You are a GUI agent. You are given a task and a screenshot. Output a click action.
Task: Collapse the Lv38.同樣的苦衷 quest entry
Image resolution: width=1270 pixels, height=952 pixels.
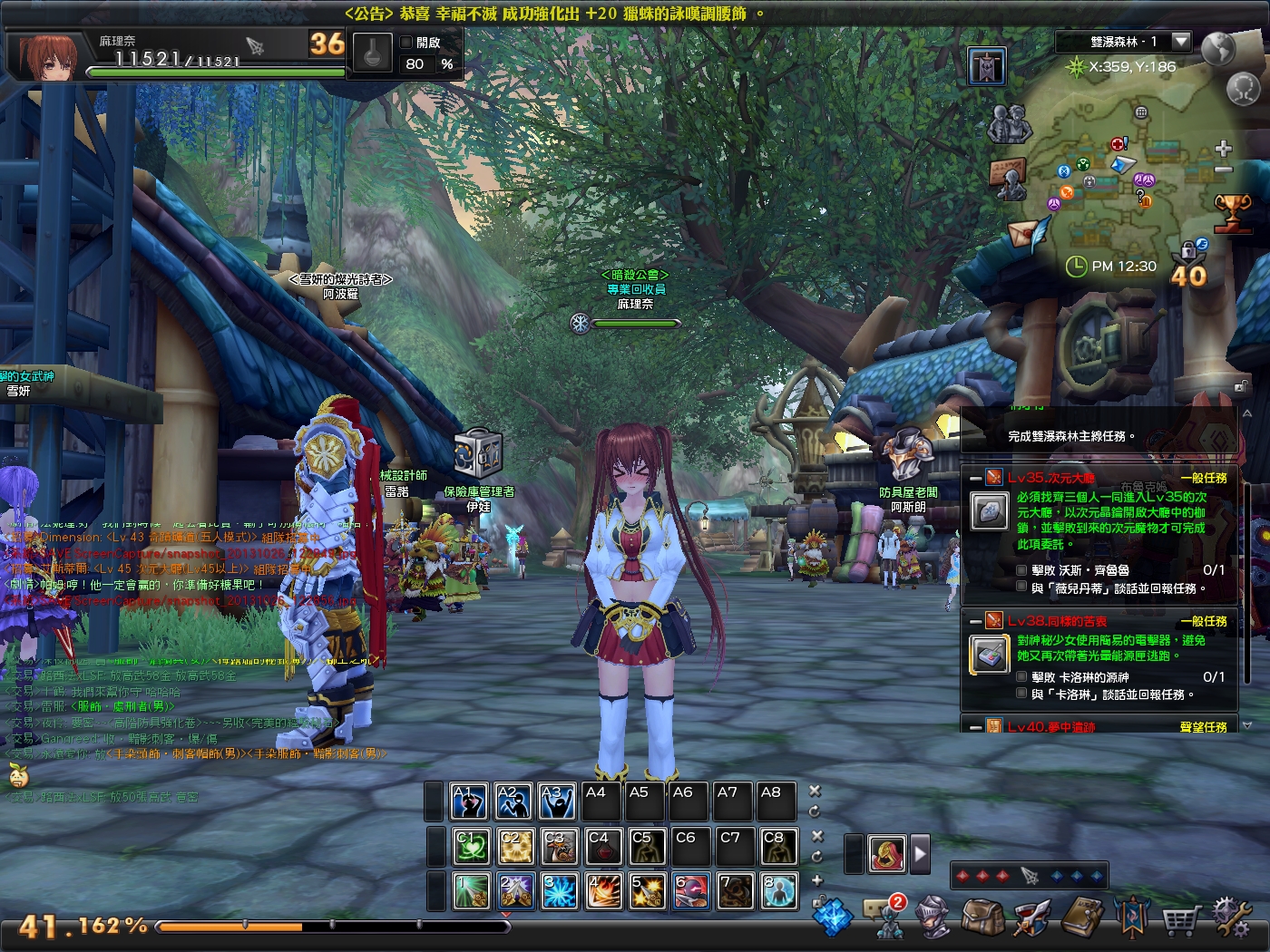click(x=974, y=621)
